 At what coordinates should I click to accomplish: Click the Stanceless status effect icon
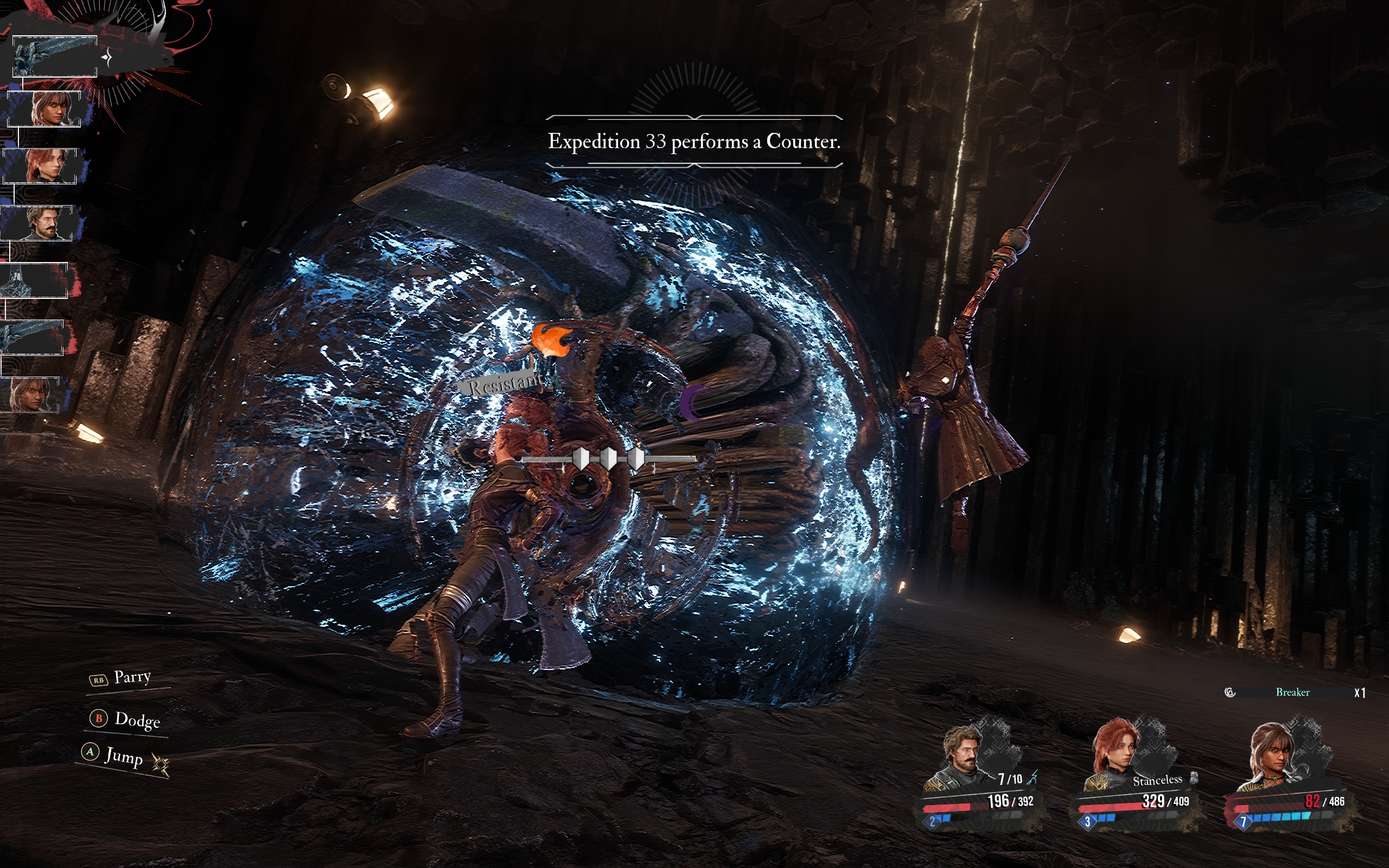pyautogui.click(x=1193, y=779)
